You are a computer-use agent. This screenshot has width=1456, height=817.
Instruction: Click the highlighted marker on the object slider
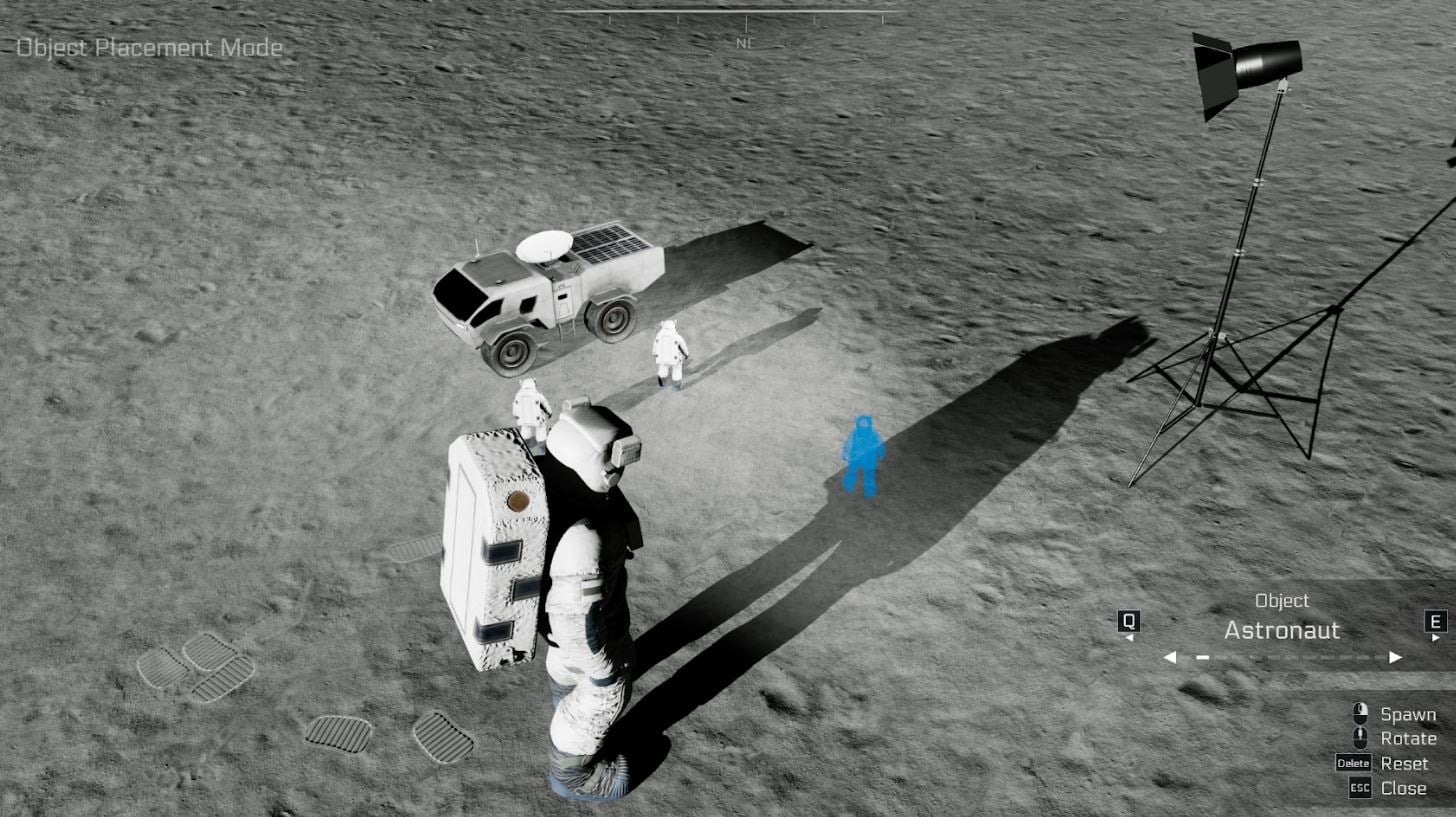(1202, 656)
